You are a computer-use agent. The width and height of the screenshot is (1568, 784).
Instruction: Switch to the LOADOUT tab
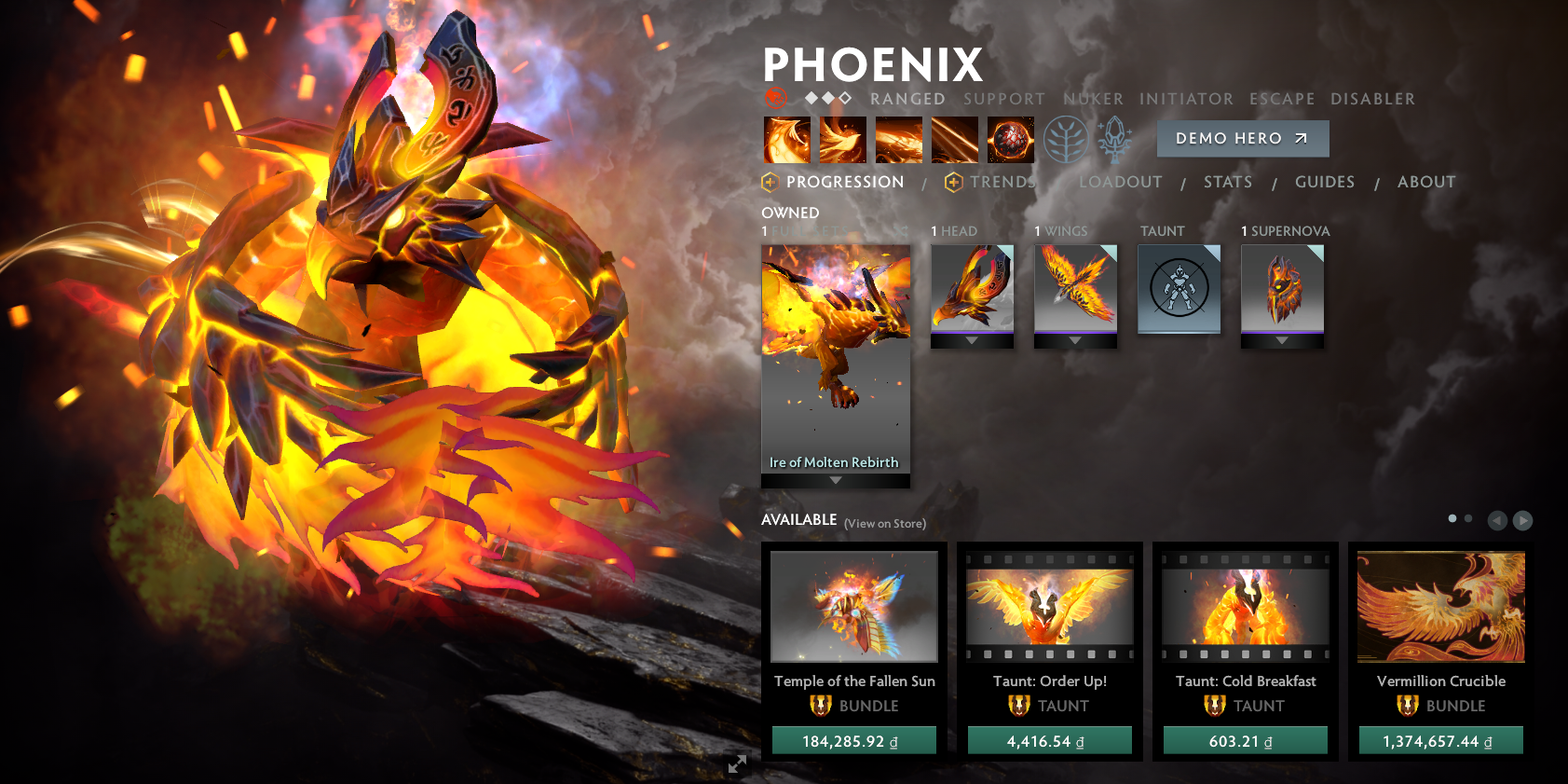pos(1120,182)
